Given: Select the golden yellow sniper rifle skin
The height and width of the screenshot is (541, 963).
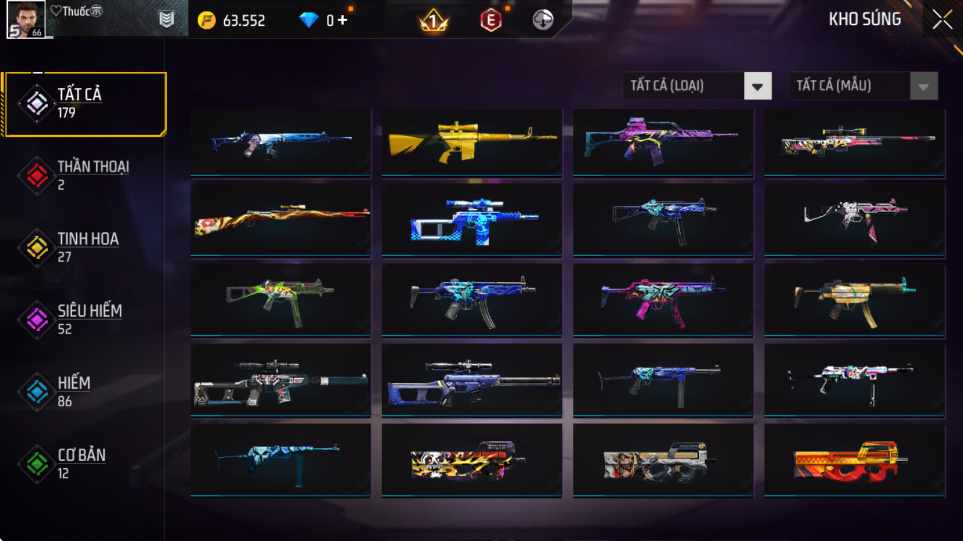Looking at the screenshot, I should (471, 141).
